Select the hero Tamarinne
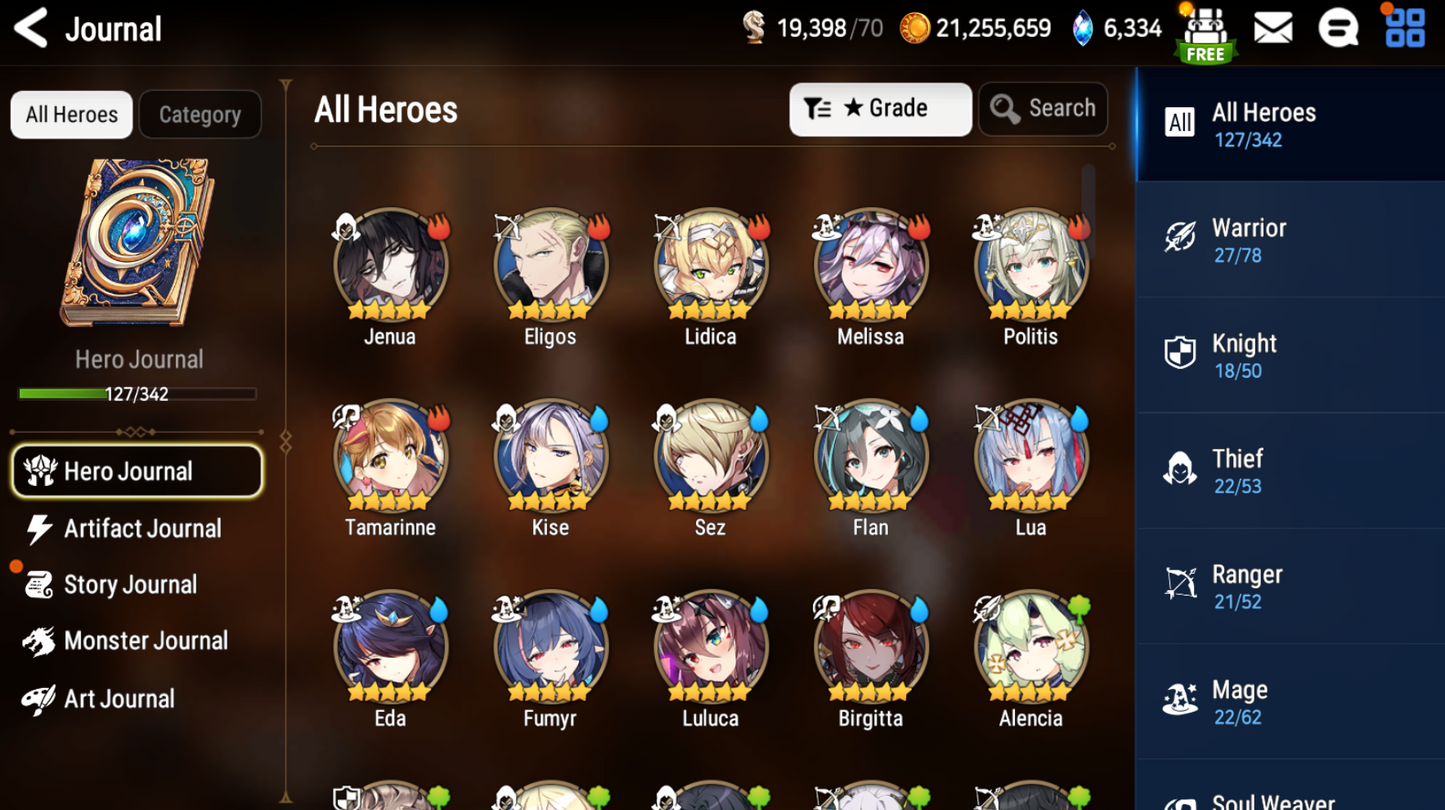The height and width of the screenshot is (810, 1445). (x=390, y=456)
